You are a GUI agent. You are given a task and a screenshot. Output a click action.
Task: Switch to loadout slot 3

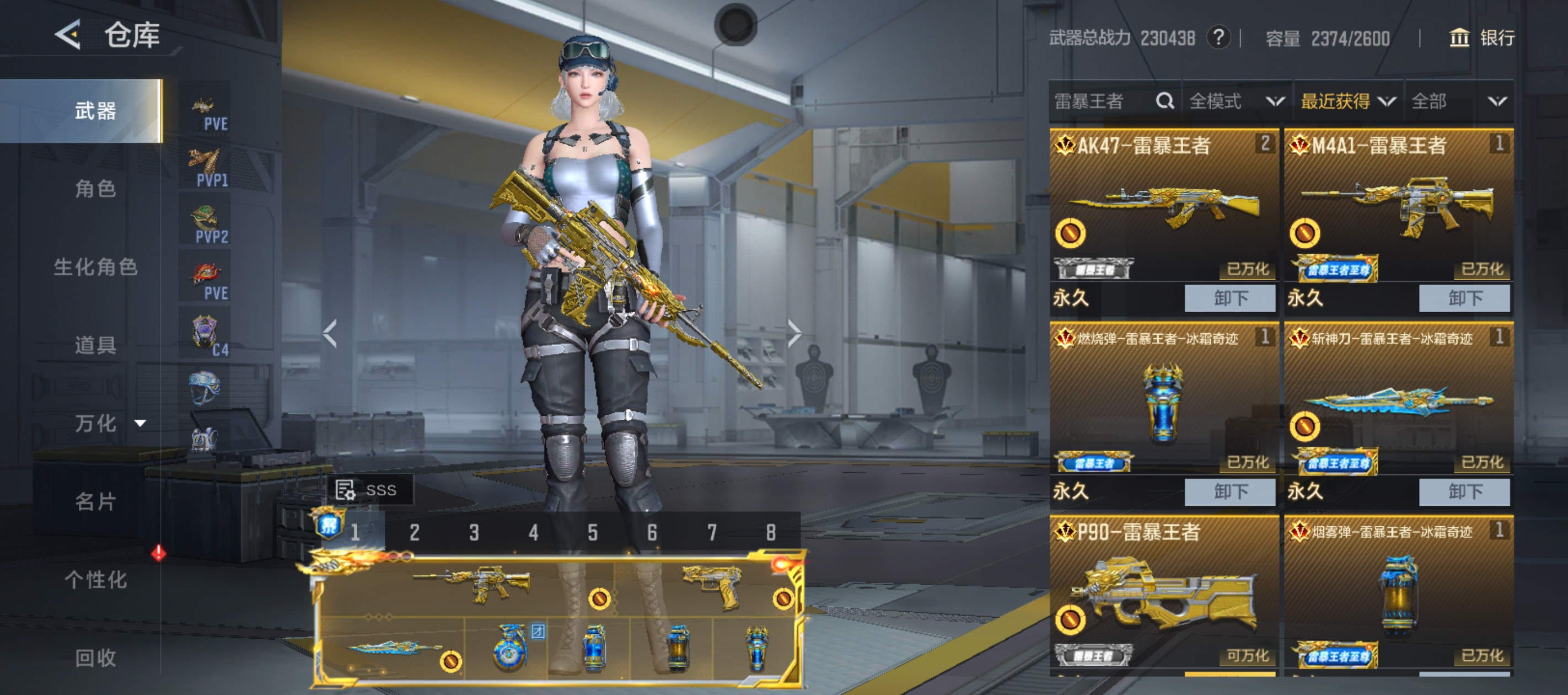pyautogui.click(x=474, y=532)
